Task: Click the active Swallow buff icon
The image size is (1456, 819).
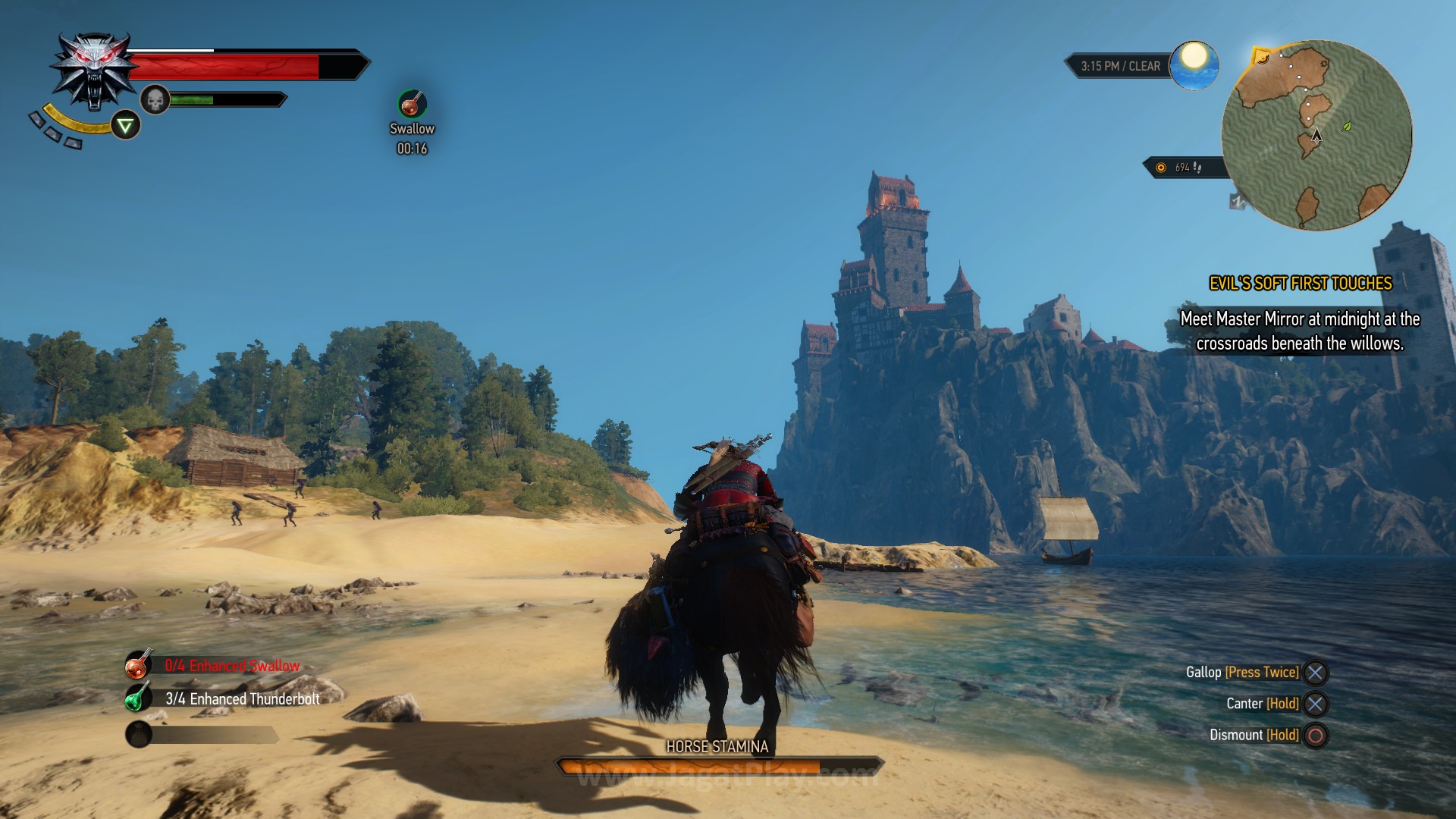Action: (412, 104)
